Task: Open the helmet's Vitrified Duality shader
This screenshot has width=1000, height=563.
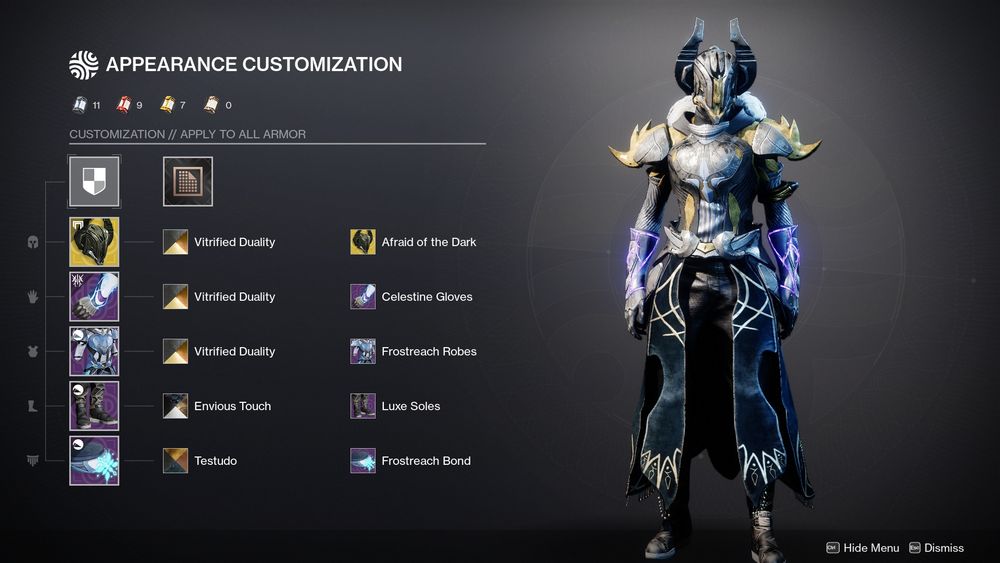Action: 176,242
